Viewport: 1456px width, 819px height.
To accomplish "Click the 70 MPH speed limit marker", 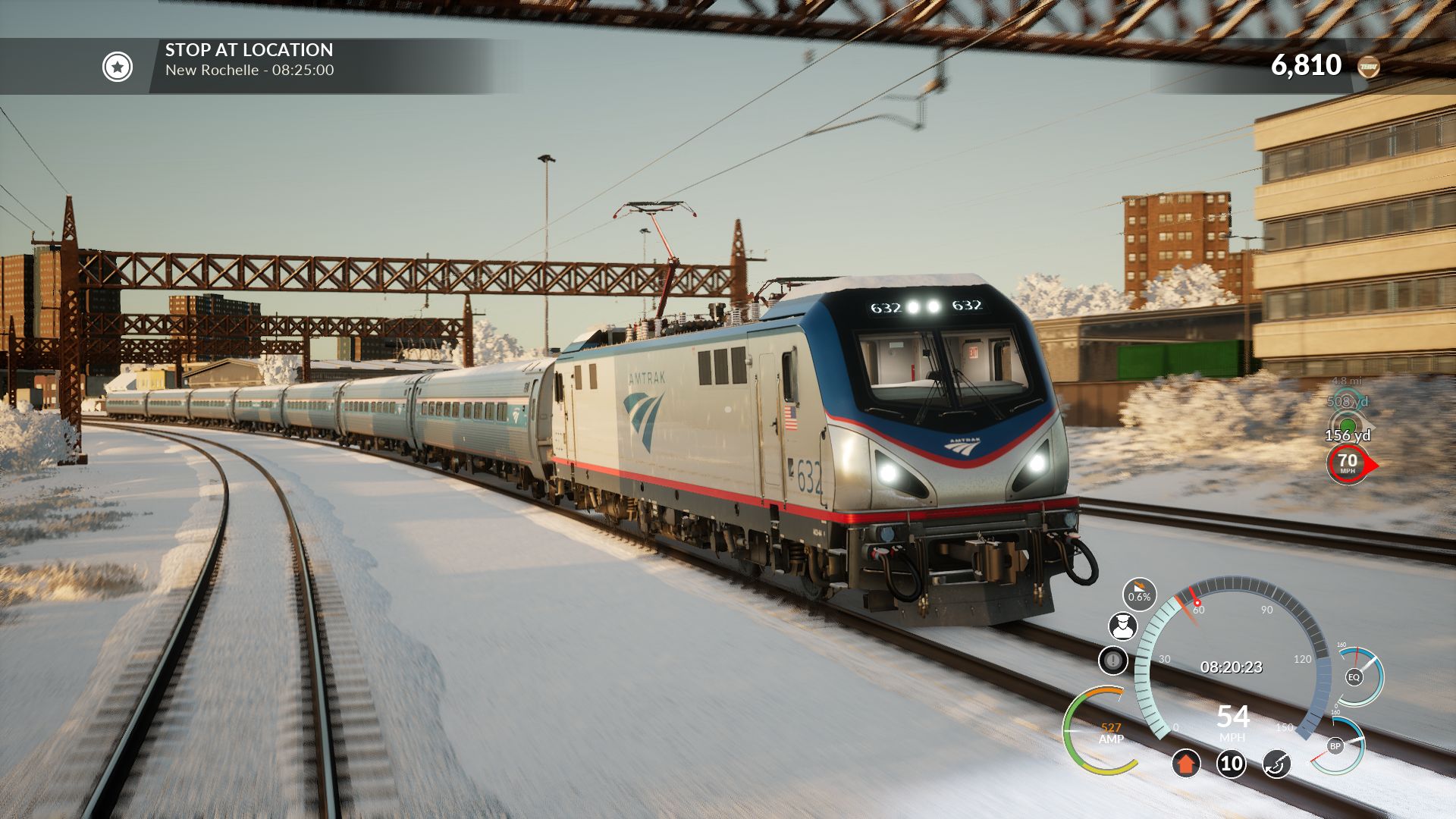I will pos(1348,463).
